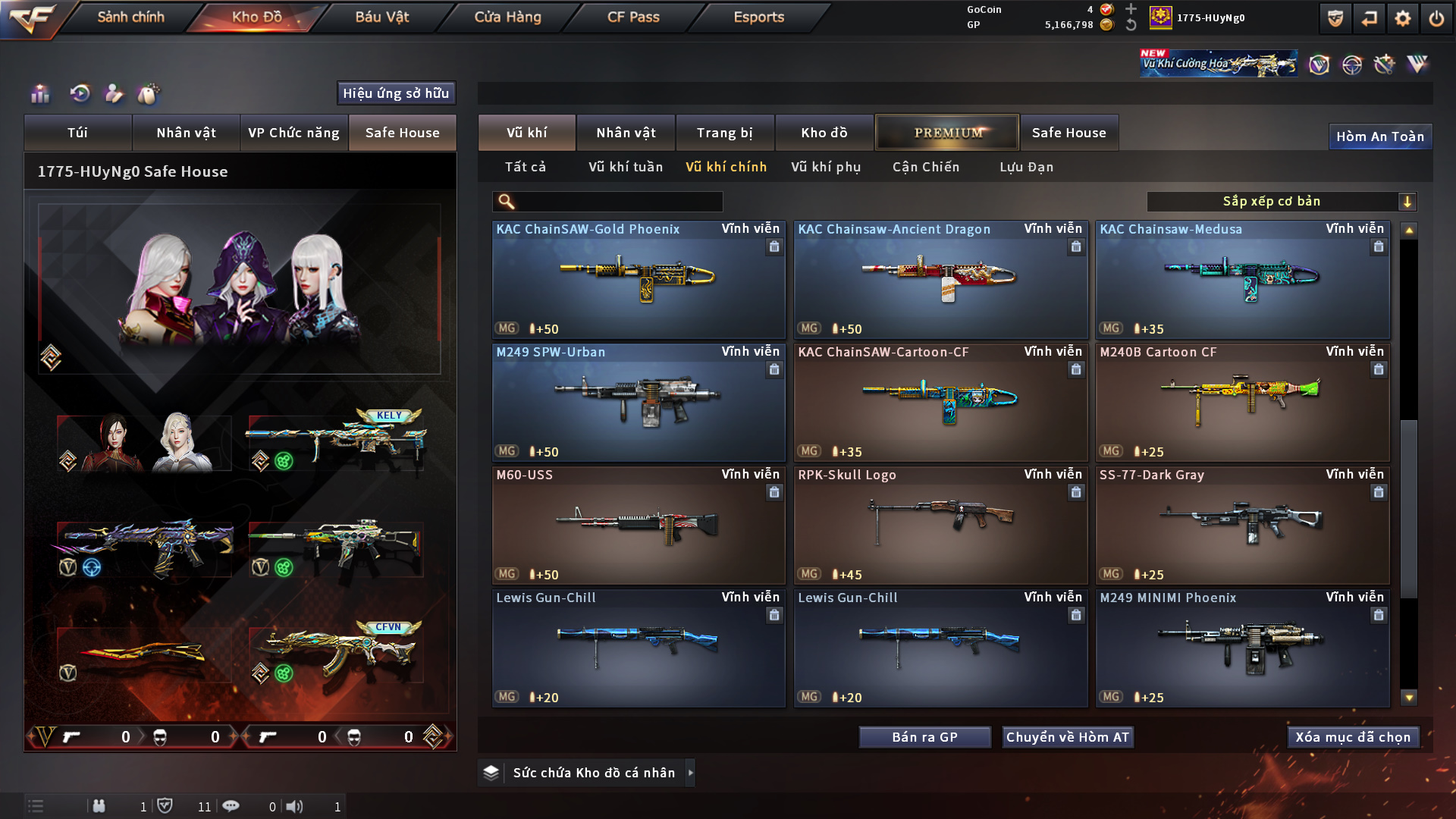Switch to the Trang bị tab
The image size is (1456, 819).
click(724, 133)
